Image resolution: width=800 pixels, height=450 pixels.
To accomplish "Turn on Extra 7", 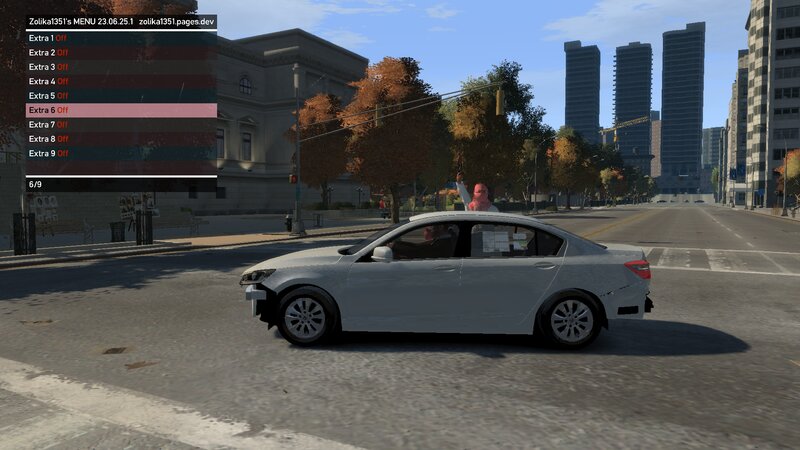I will click(120, 124).
